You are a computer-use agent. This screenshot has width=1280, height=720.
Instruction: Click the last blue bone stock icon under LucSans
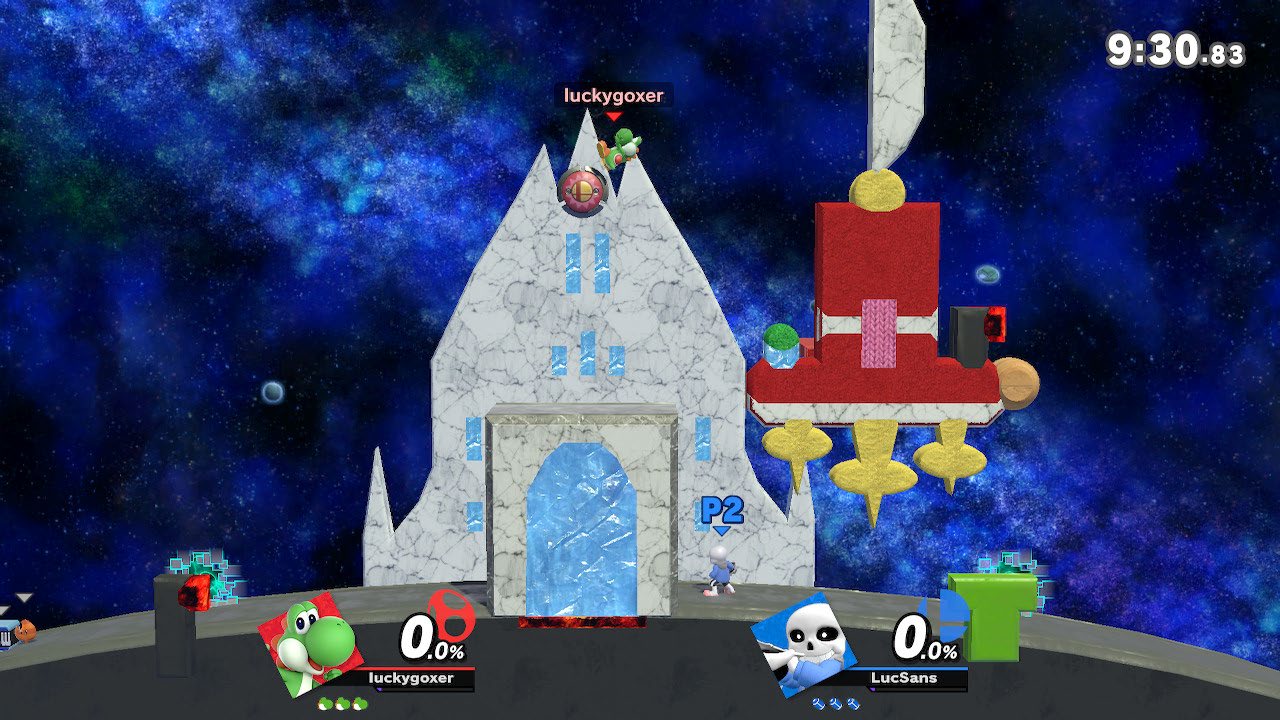(853, 704)
